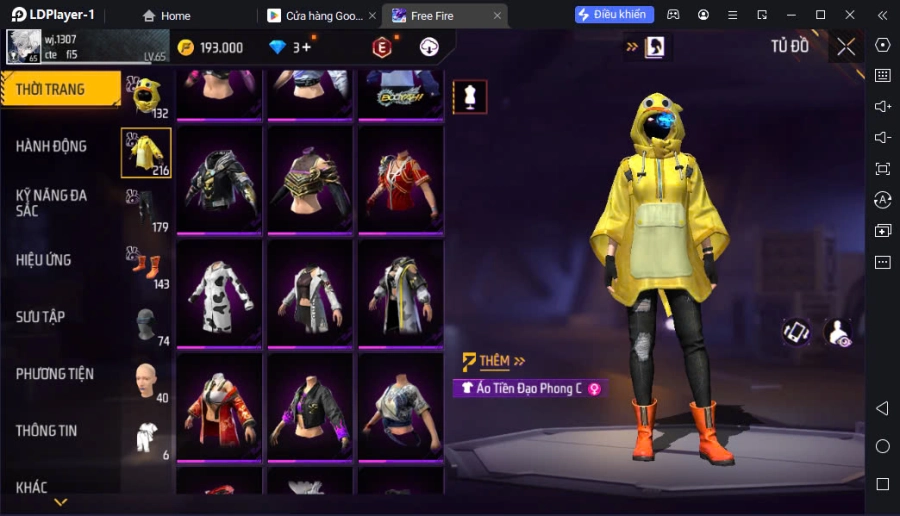Viewport: 900px width, 516px height.
Task: Close the wardrobe with the X button
Action: [846, 47]
